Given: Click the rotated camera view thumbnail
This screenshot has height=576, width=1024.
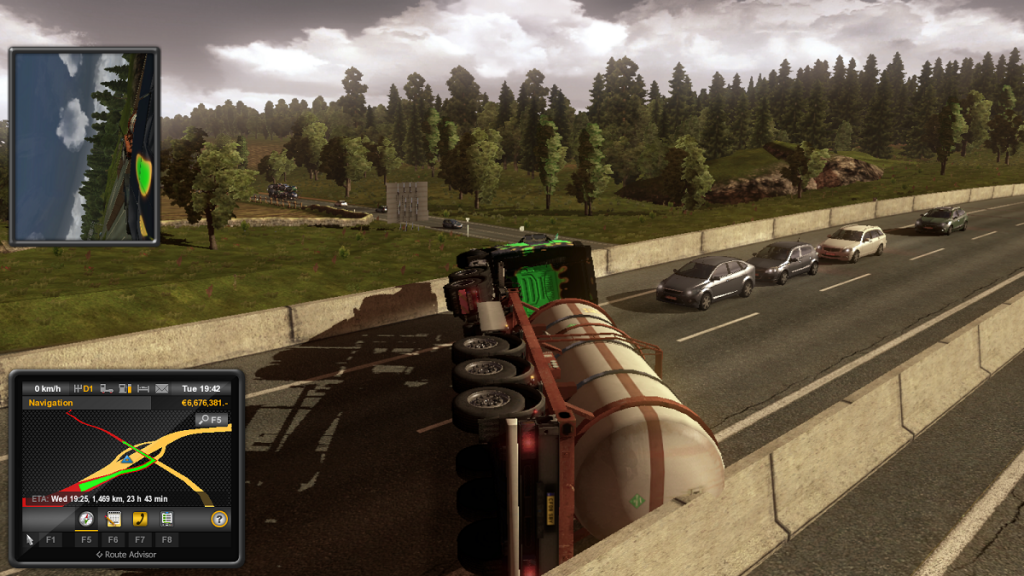Looking at the screenshot, I should 84,145.
